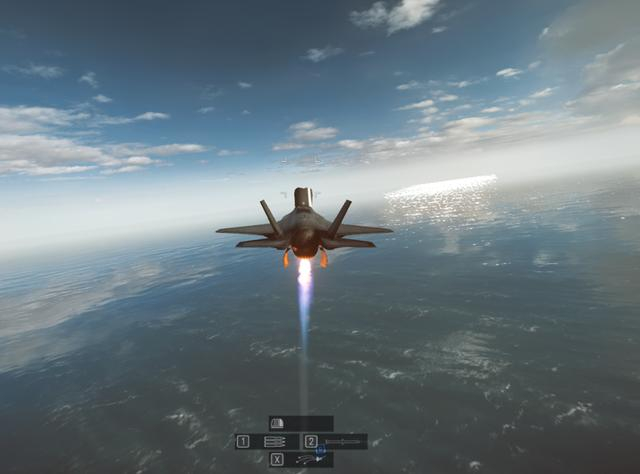
Task: Click the helmet icon HUD panel
Action: coord(299,423)
